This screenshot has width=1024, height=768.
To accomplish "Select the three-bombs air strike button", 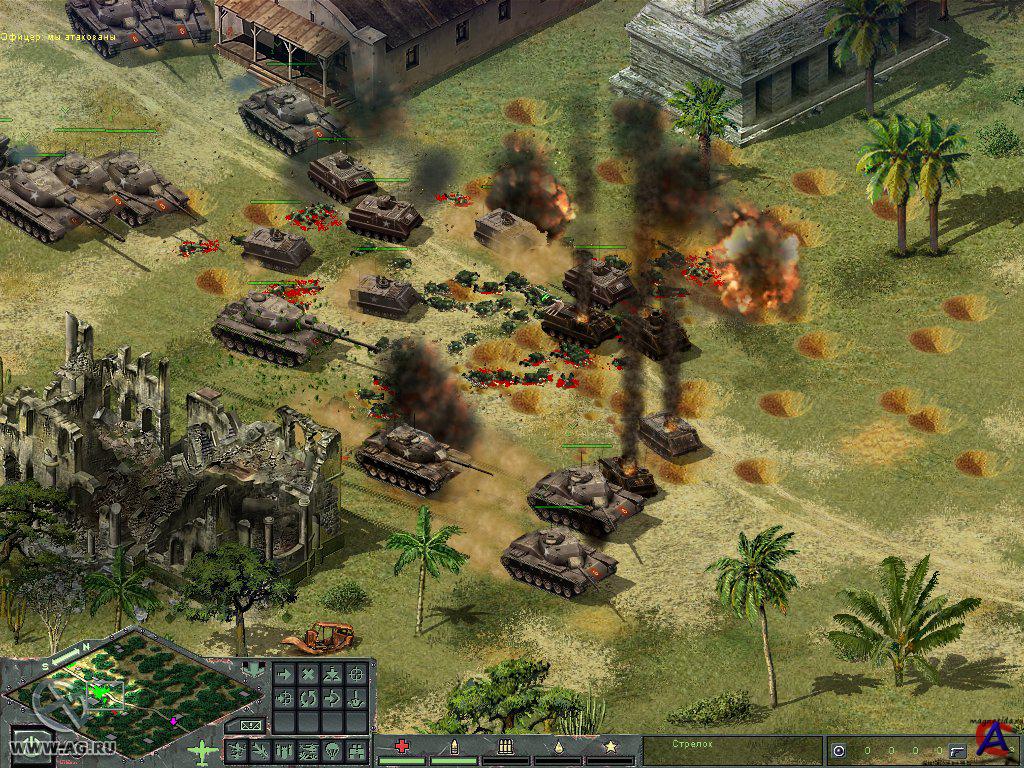I will click(x=284, y=751).
